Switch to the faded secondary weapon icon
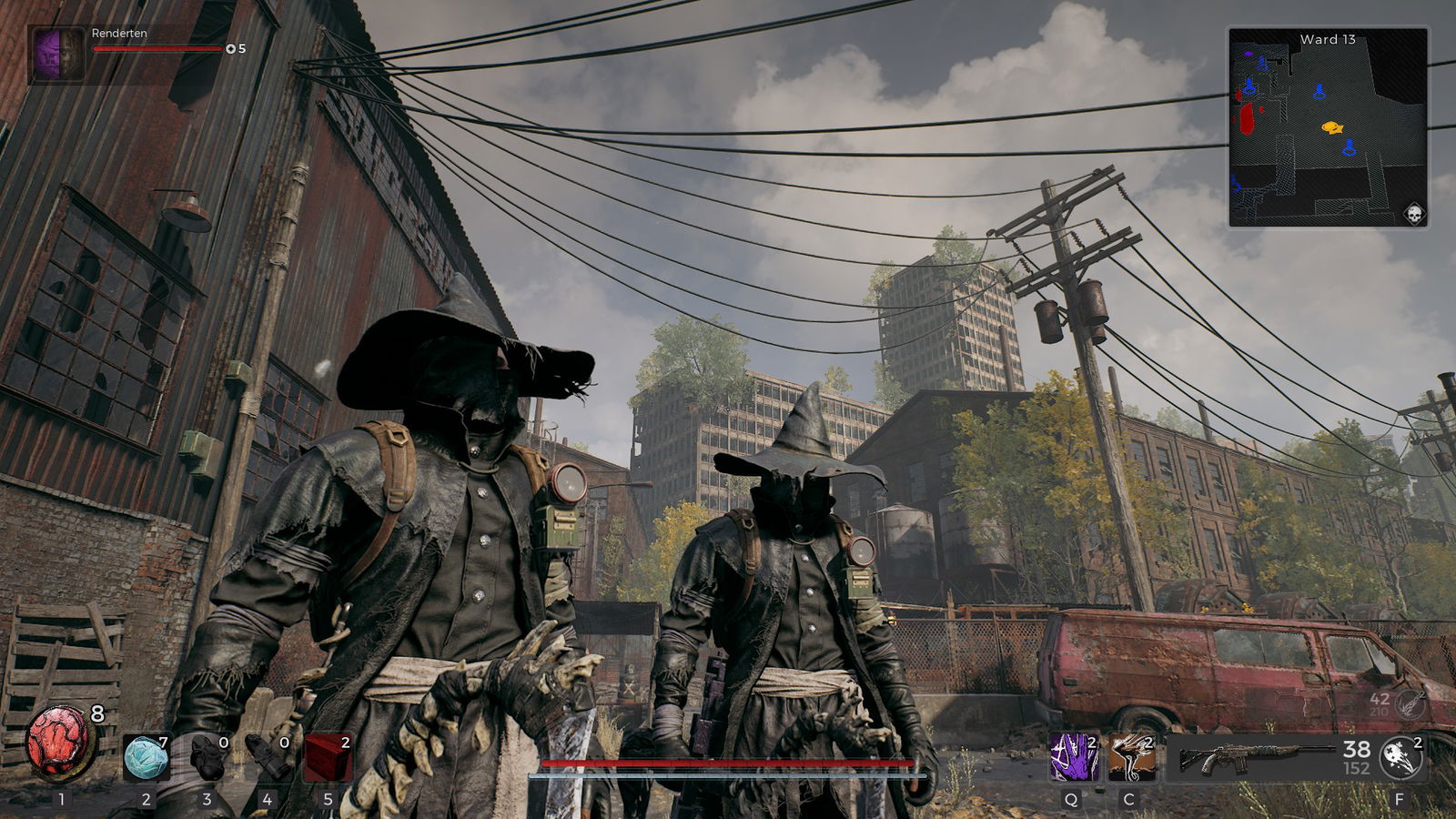 (1410, 703)
